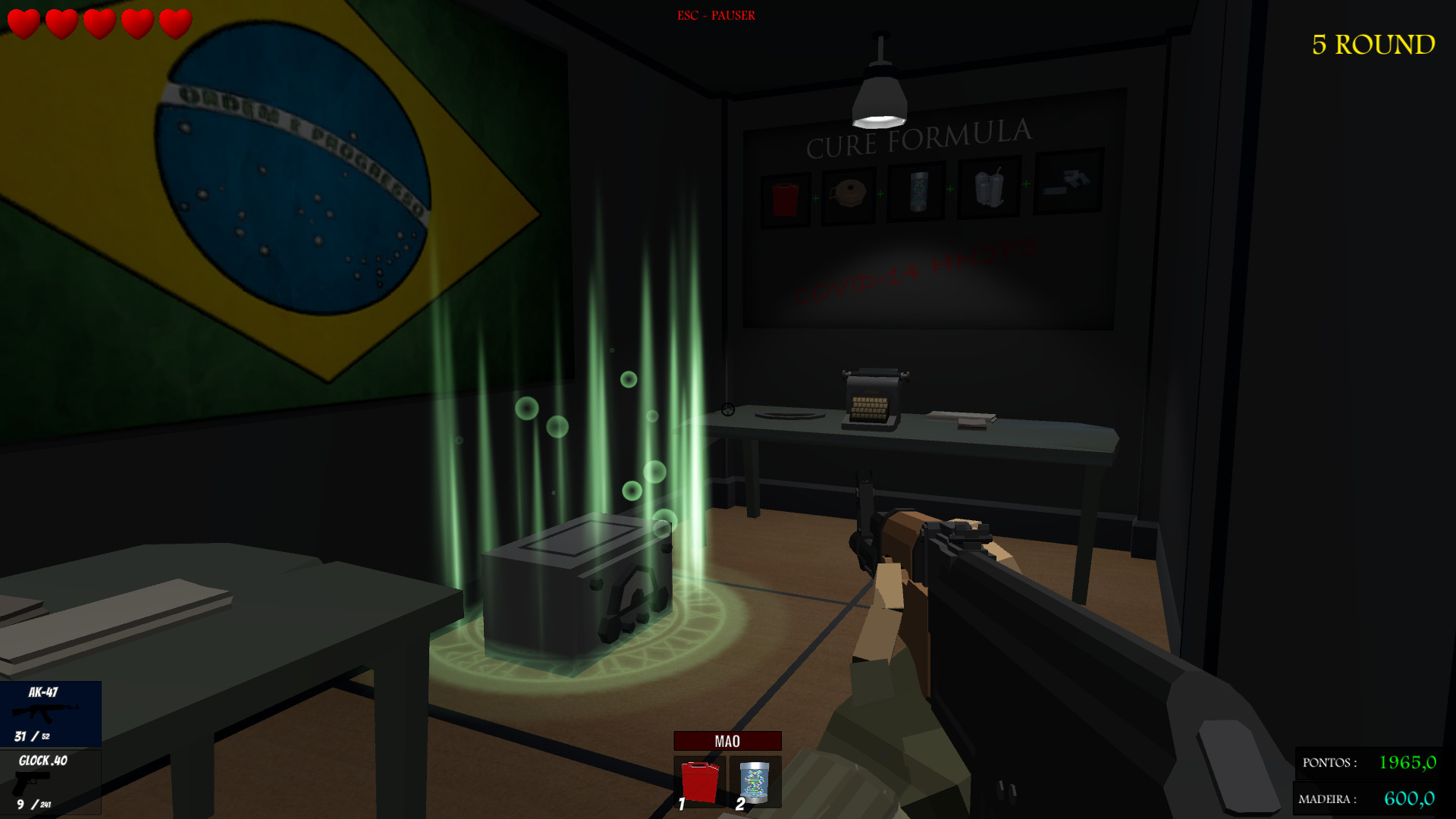
Task: Select the MAO inventory header
Action: [727, 741]
